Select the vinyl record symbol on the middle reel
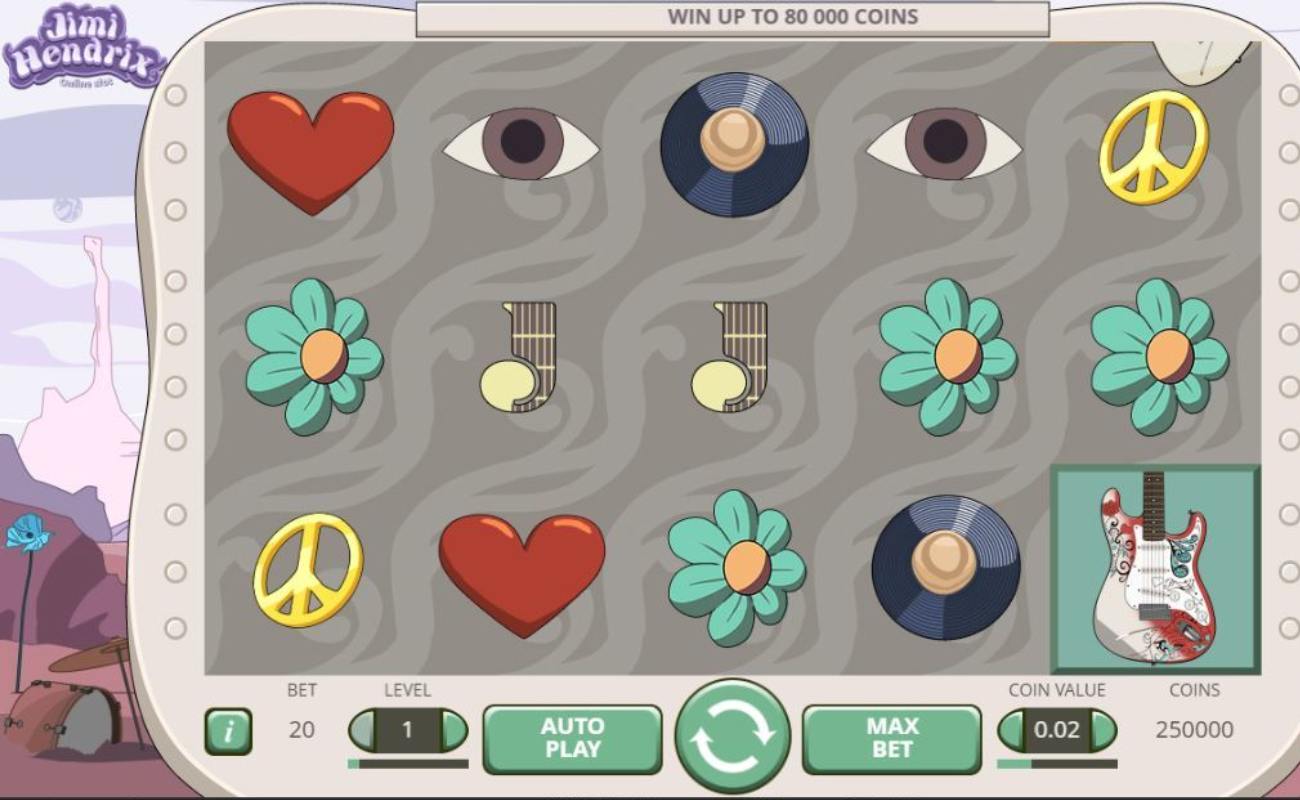Viewport: 1300px width, 800px height. click(x=737, y=148)
